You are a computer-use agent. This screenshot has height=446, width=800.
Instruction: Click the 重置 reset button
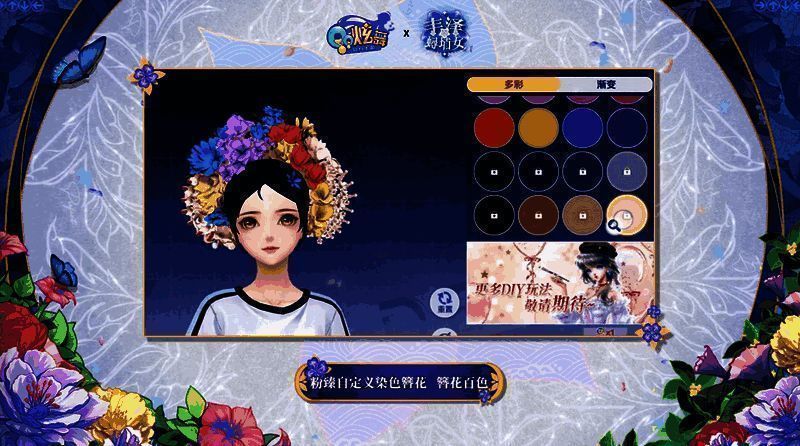(444, 304)
